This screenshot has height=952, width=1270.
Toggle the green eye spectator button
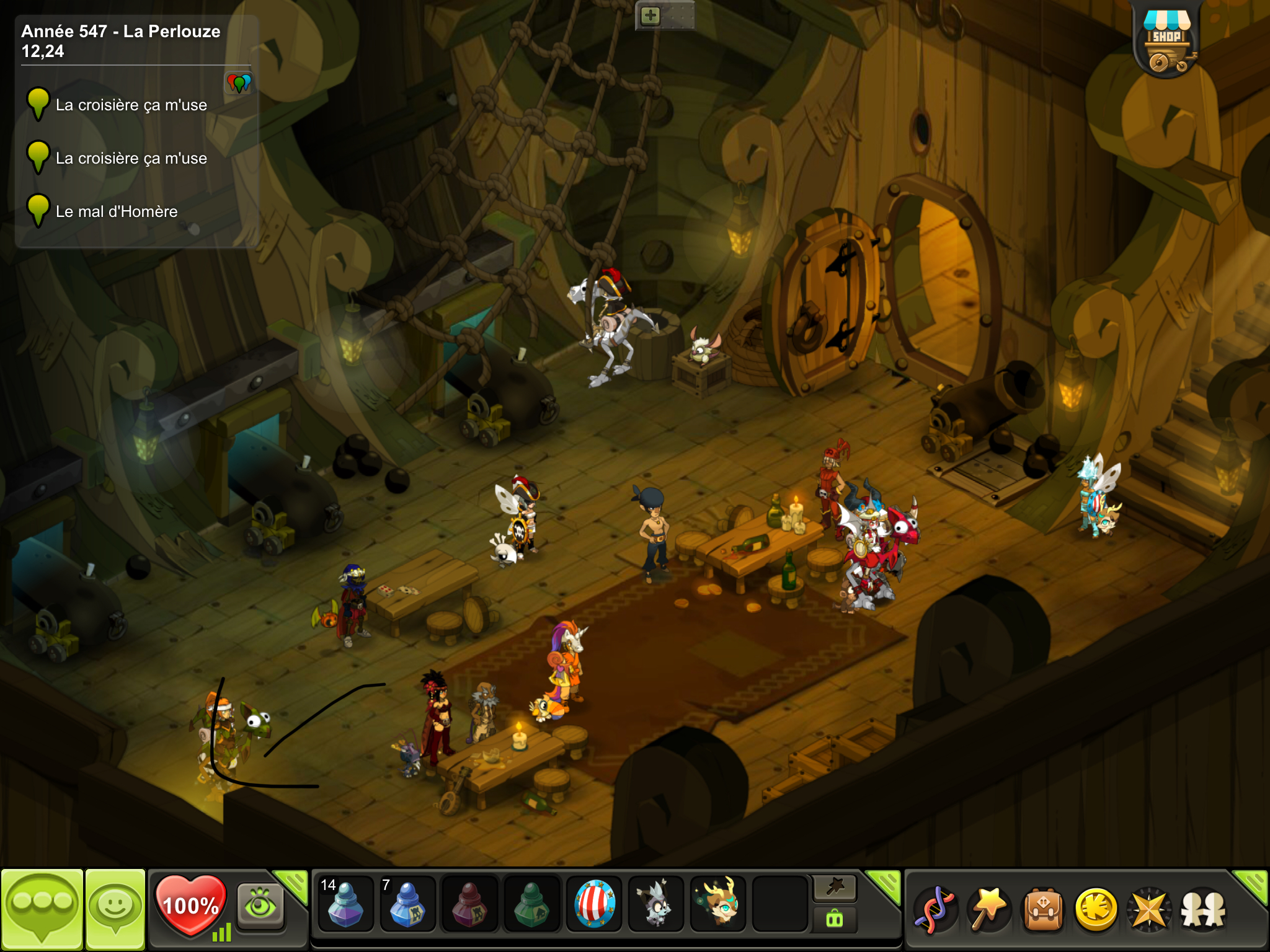pyautogui.click(x=260, y=905)
